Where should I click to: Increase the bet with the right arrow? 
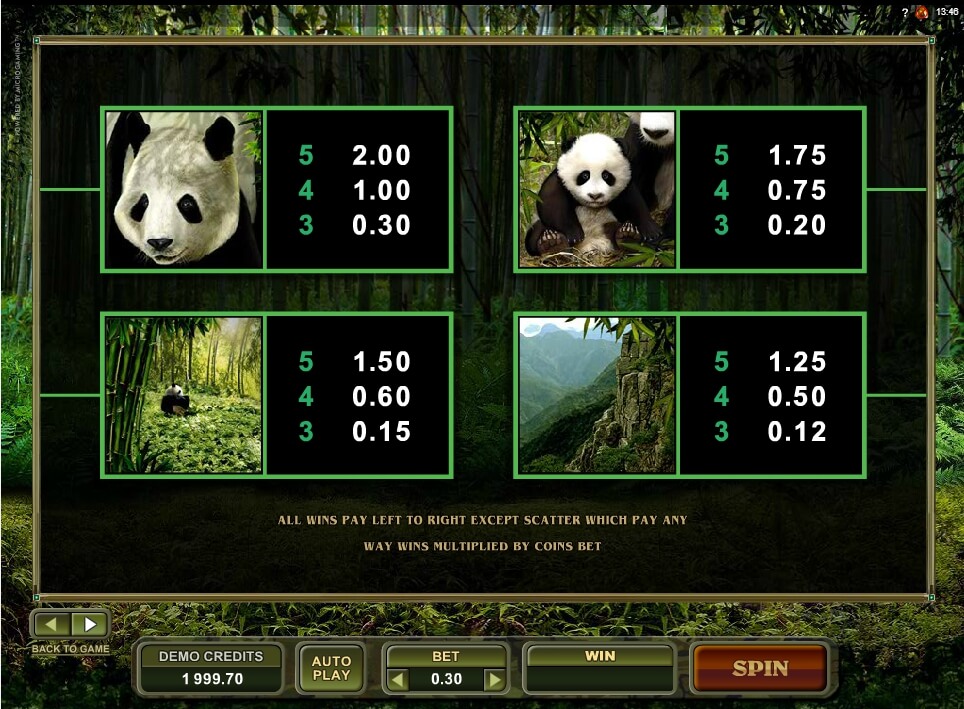coord(494,680)
